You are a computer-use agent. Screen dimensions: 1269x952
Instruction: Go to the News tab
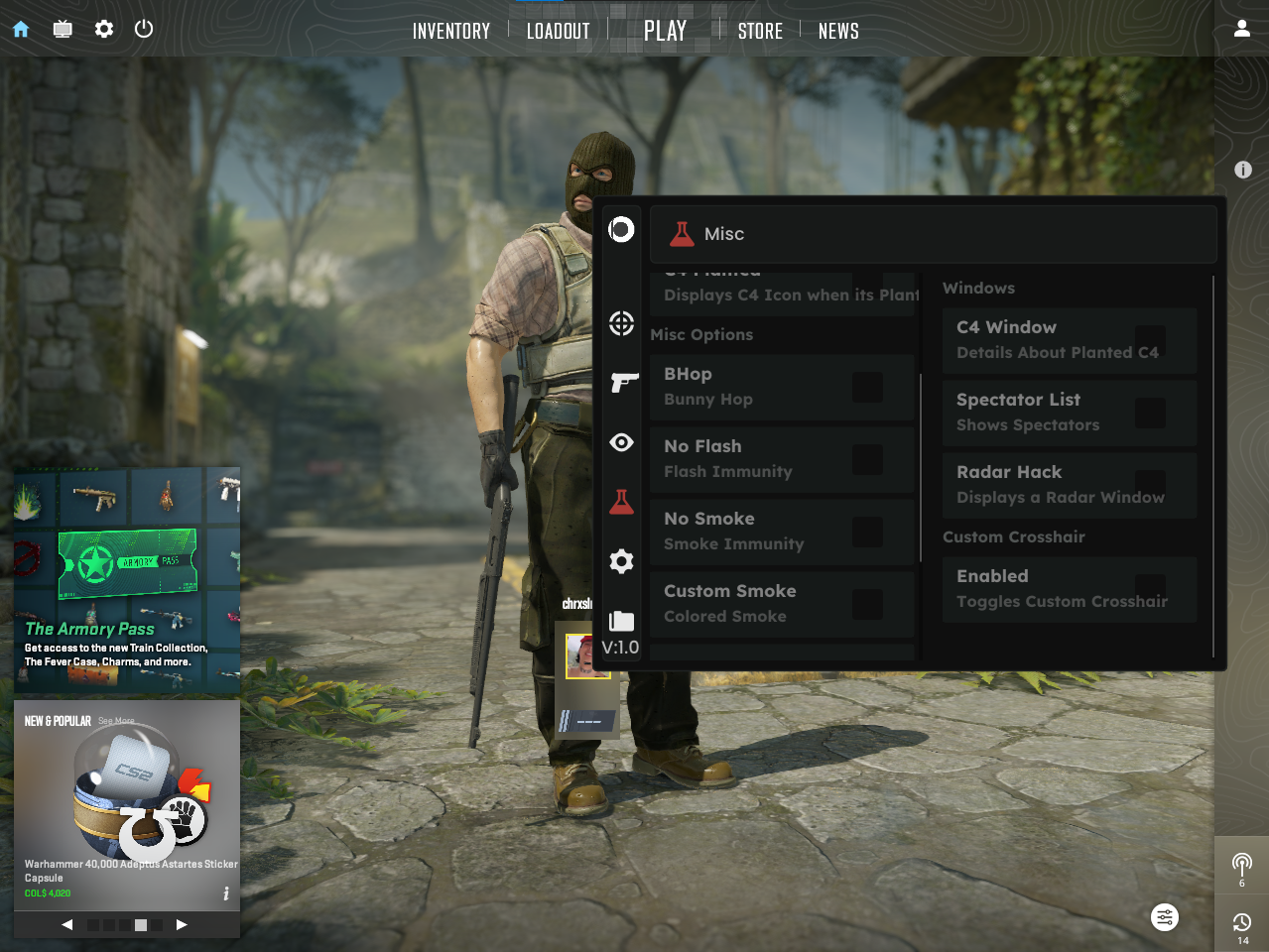[x=838, y=31]
